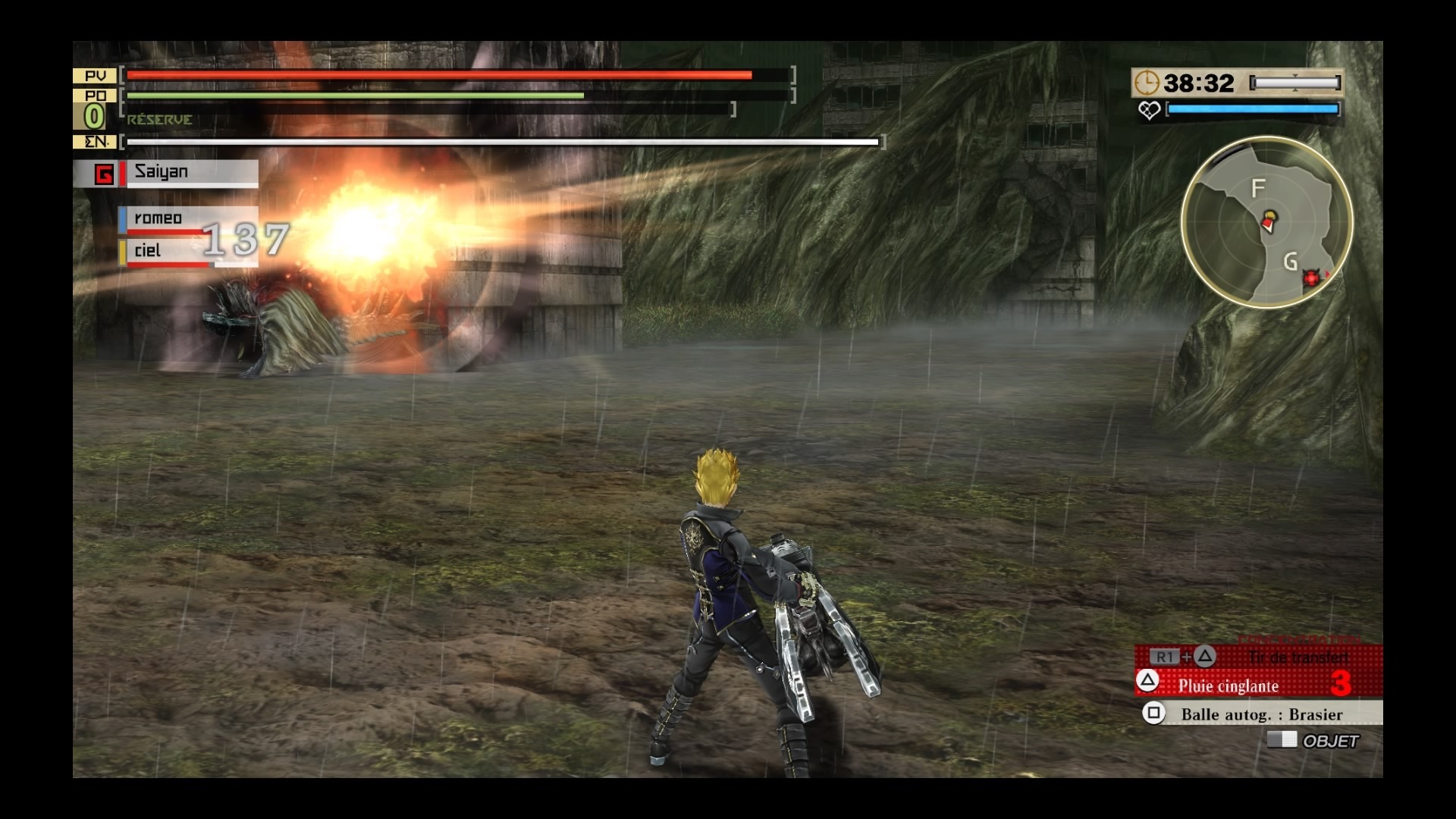Open the circular minimap
The image size is (1456, 819).
[1266, 221]
